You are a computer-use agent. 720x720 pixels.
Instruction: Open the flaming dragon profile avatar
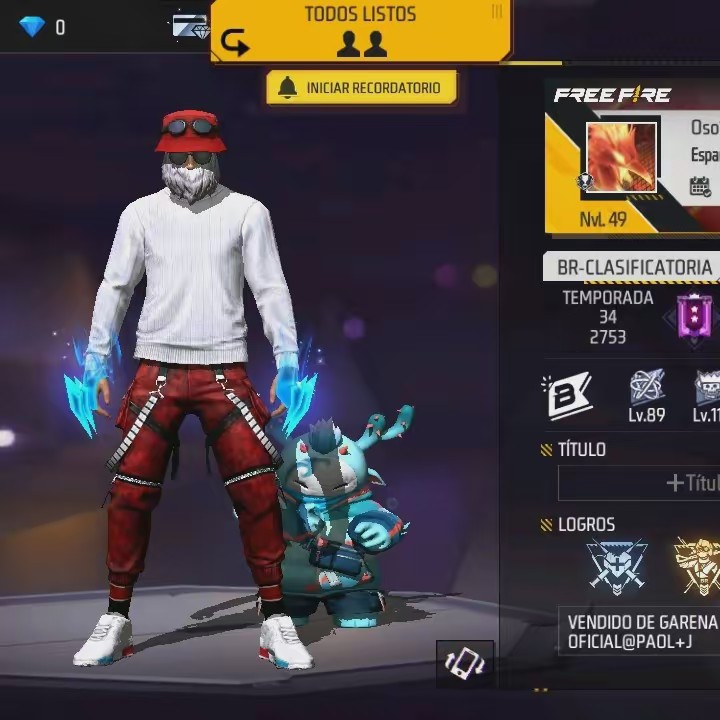coord(621,157)
